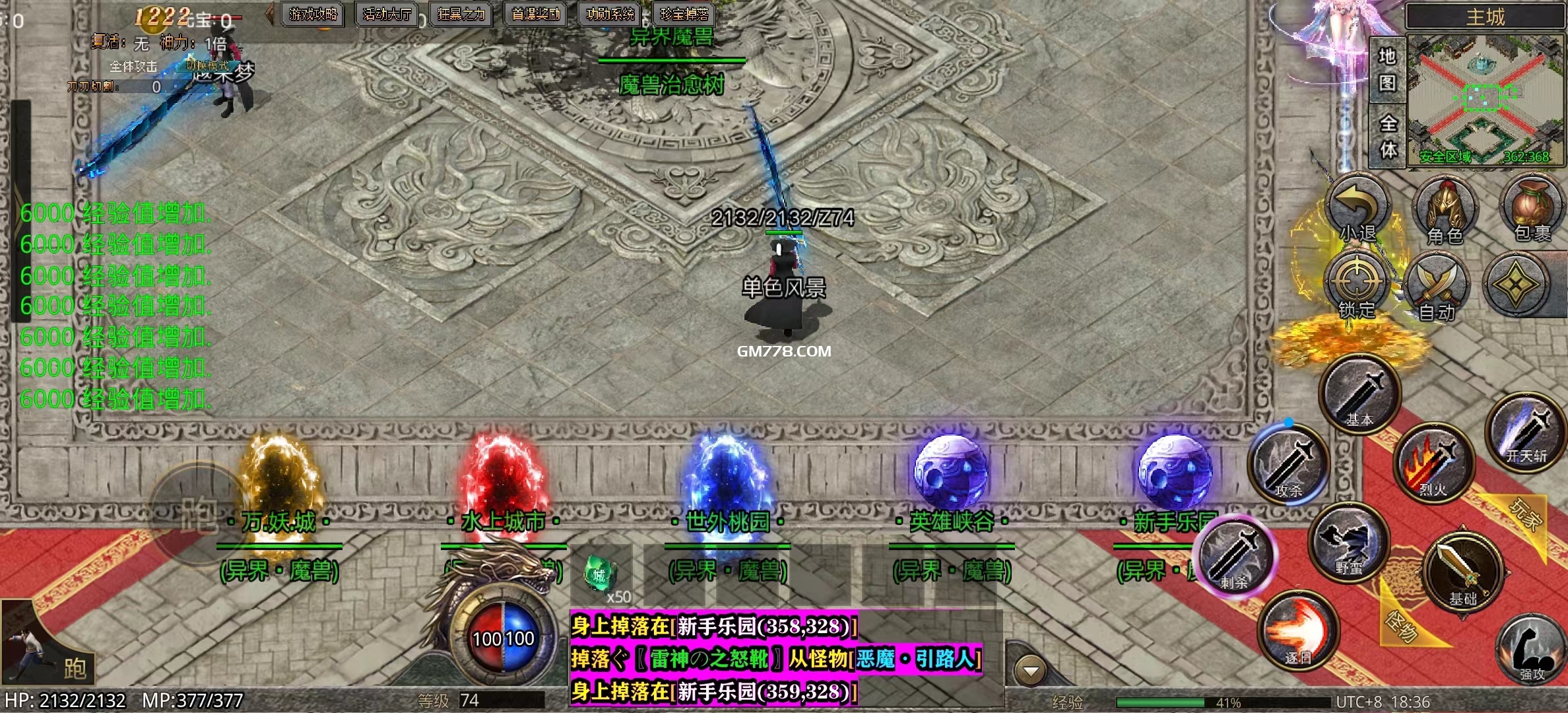Open the 活动大厅 activity hall
This screenshot has width=1568, height=713.
click(387, 14)
